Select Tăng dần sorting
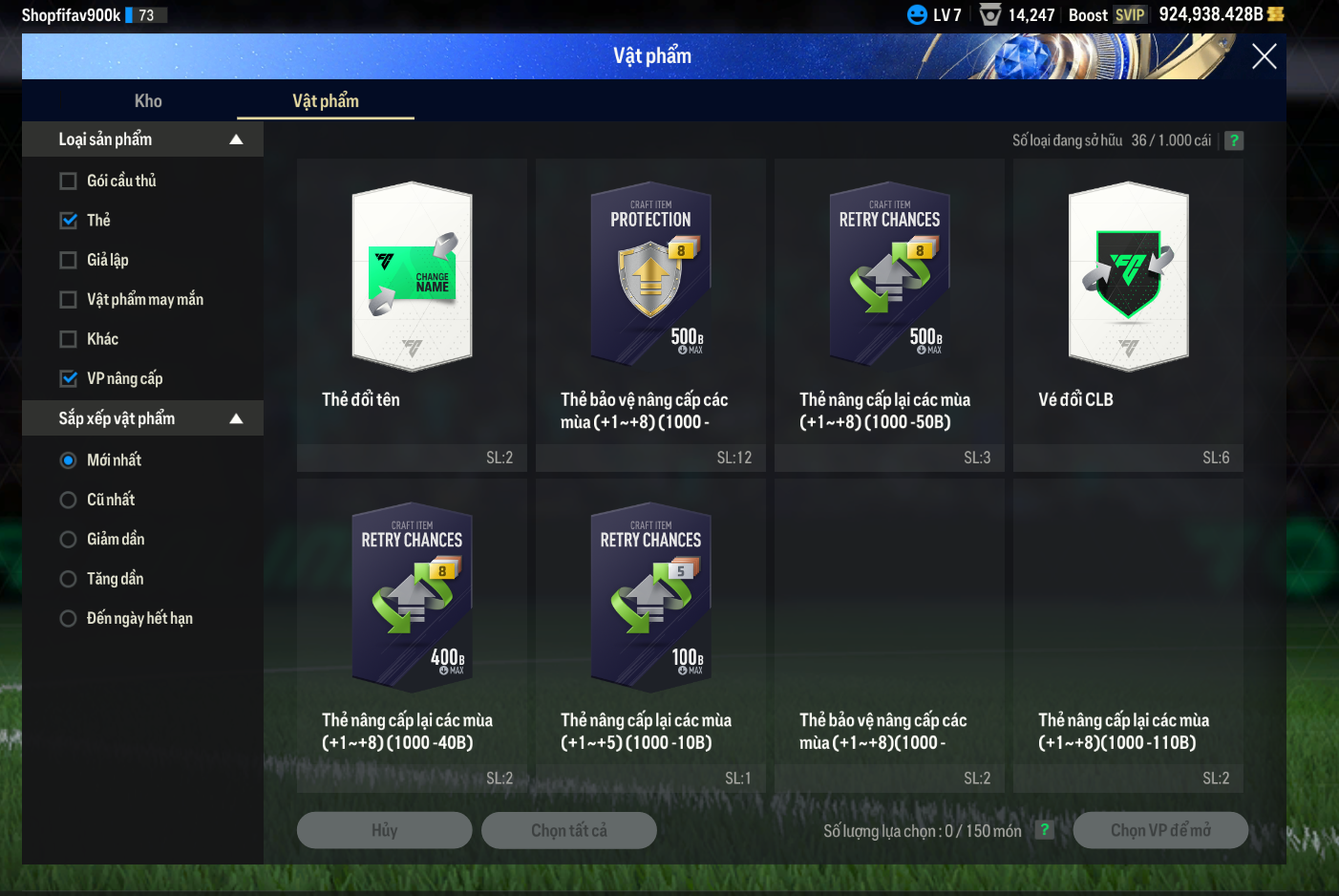 69,579
